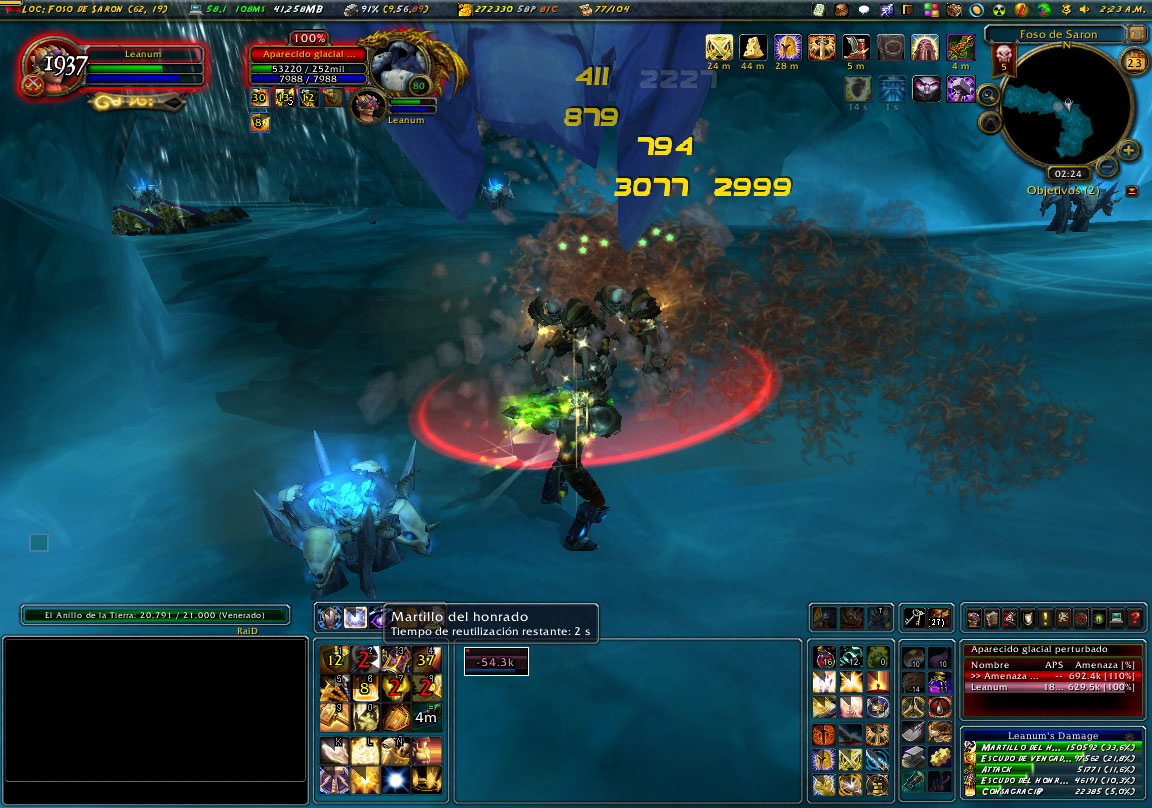Activate the action slot with cooldown 37
This screenshot has height=808, width=1152.
[426, 659]
